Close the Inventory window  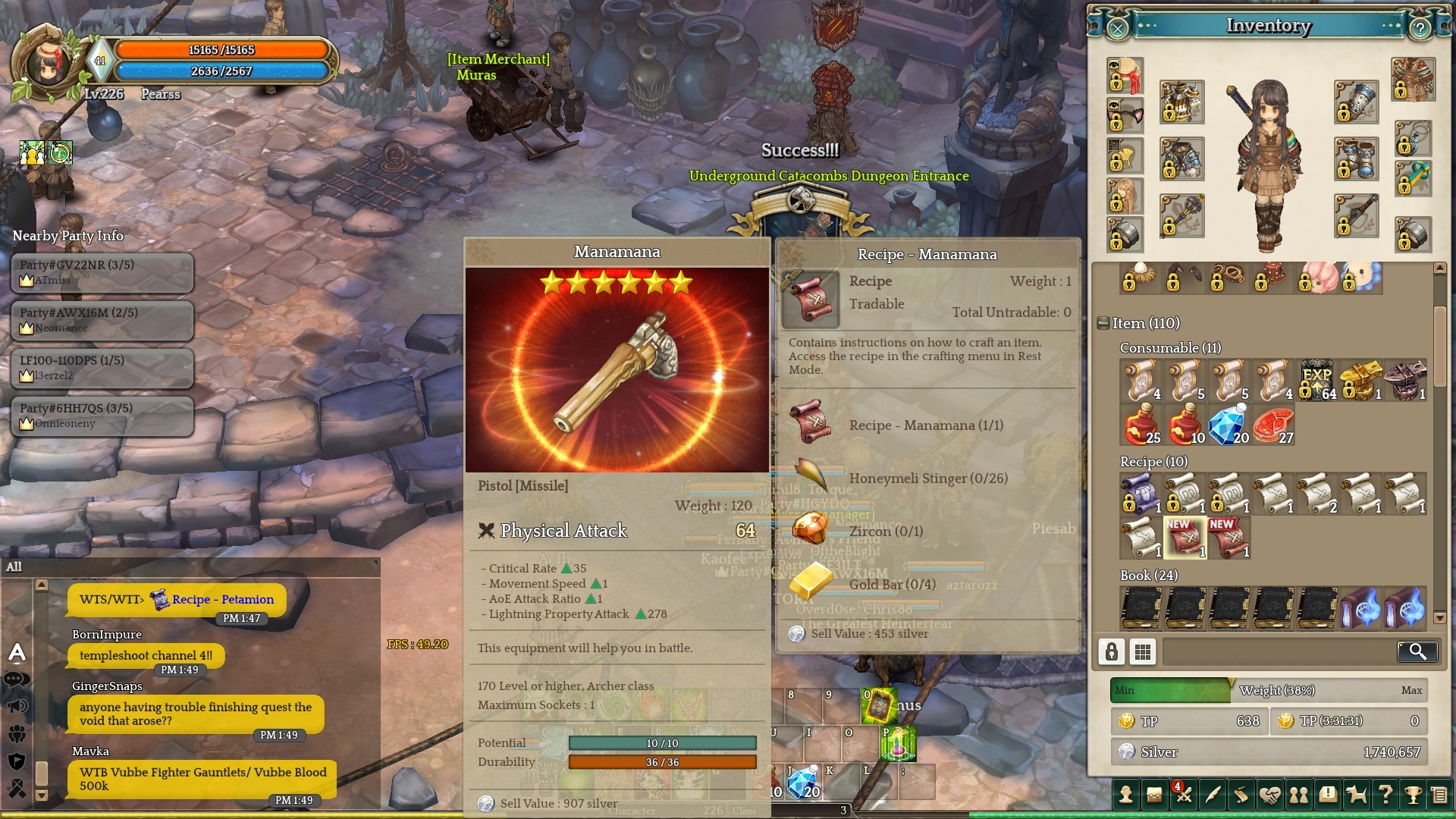tap(1118, 29)
